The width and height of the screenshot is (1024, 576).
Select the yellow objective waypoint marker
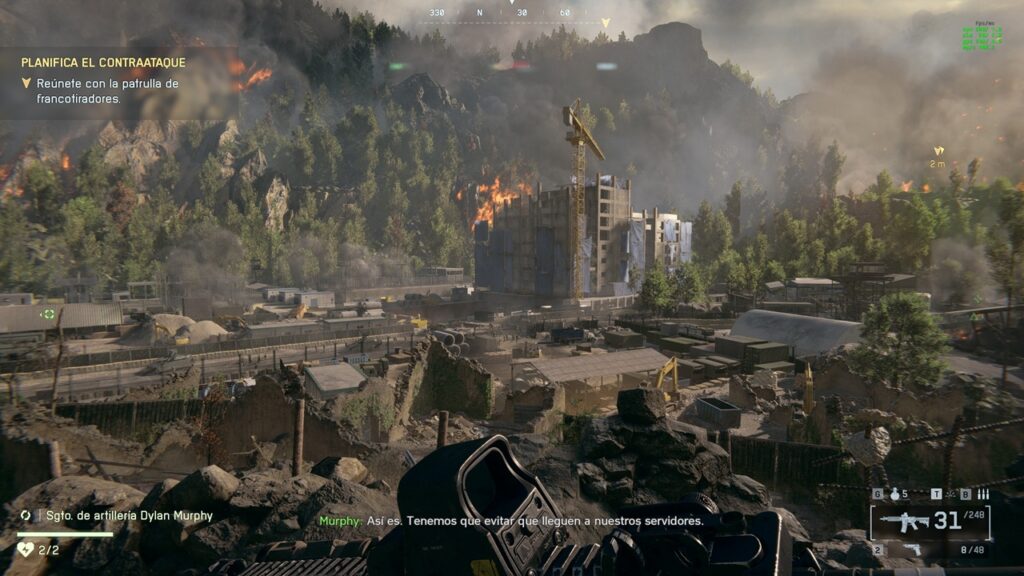point(938,152)
